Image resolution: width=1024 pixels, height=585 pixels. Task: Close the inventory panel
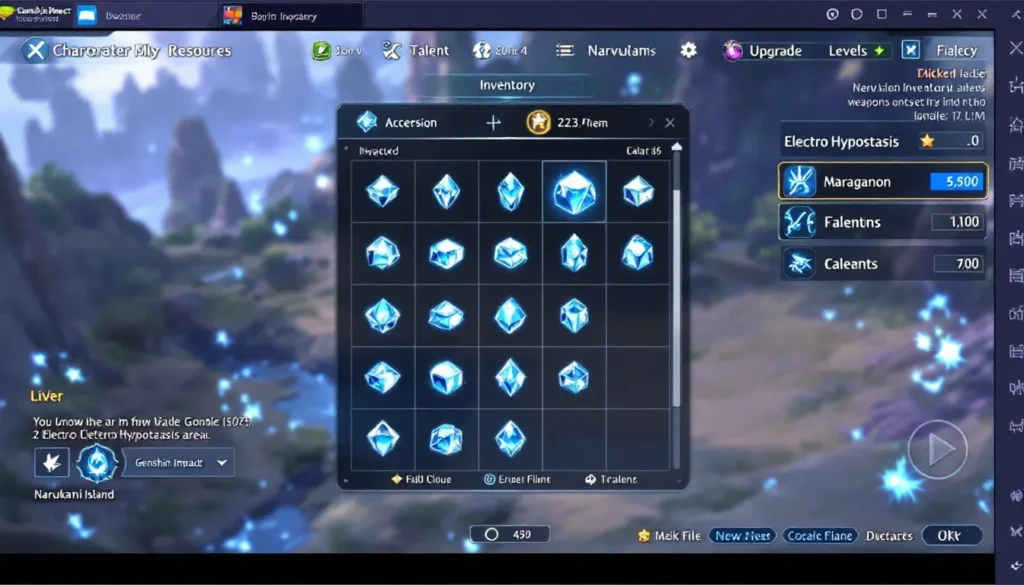(670, 123)
